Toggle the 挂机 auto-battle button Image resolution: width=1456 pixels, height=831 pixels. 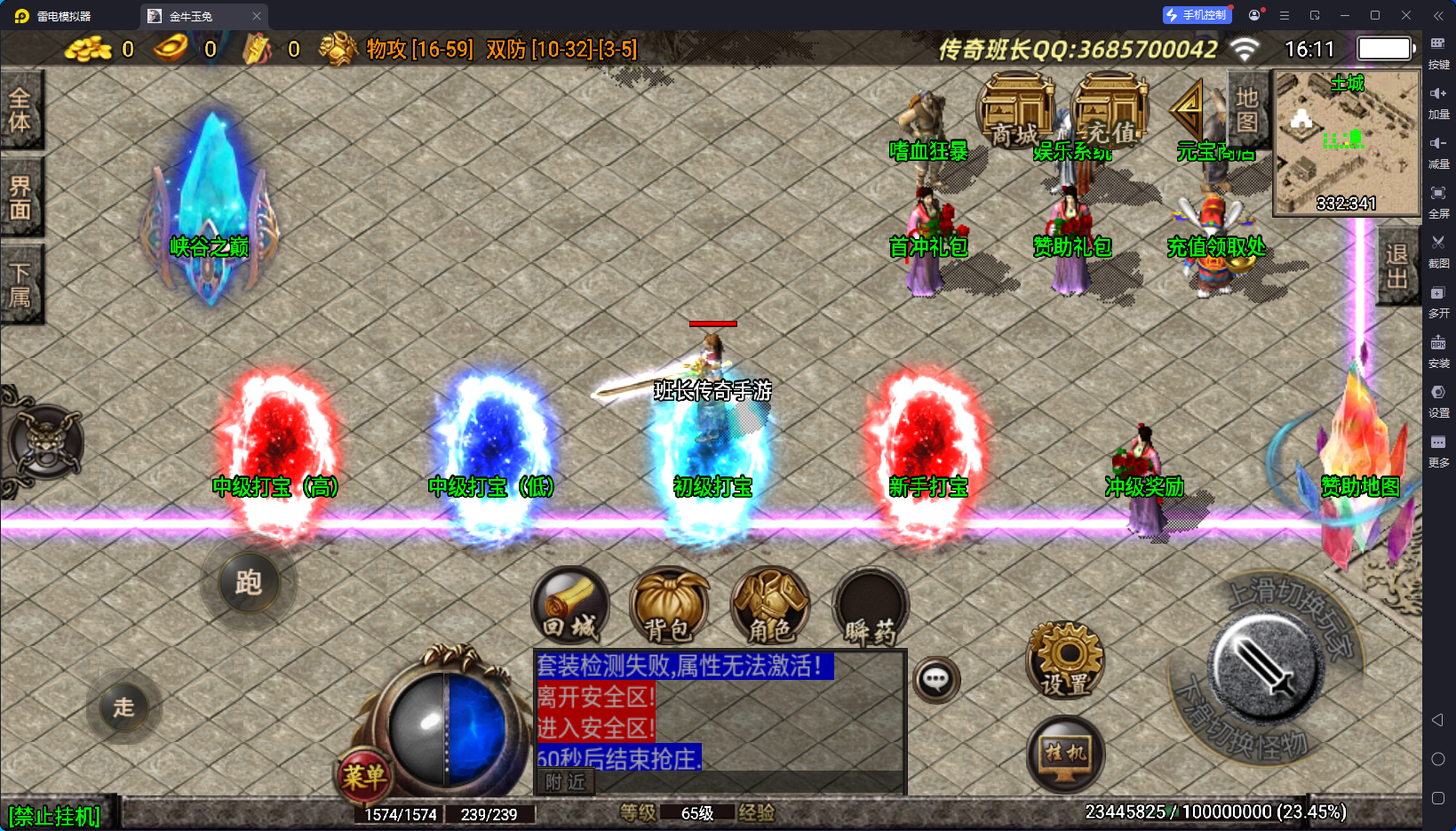click(1065, 755)
